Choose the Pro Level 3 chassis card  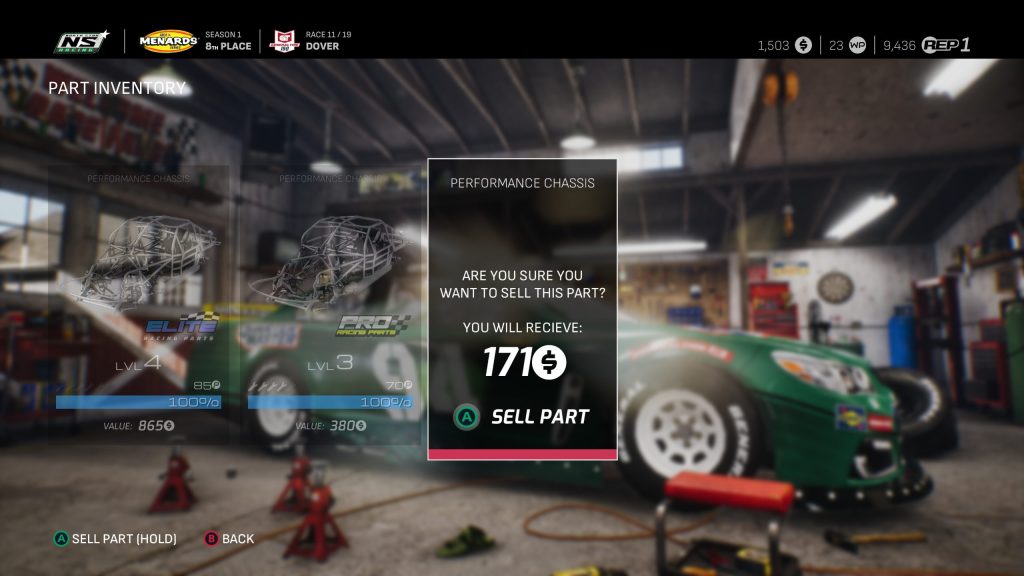click(x=330, y=300)
